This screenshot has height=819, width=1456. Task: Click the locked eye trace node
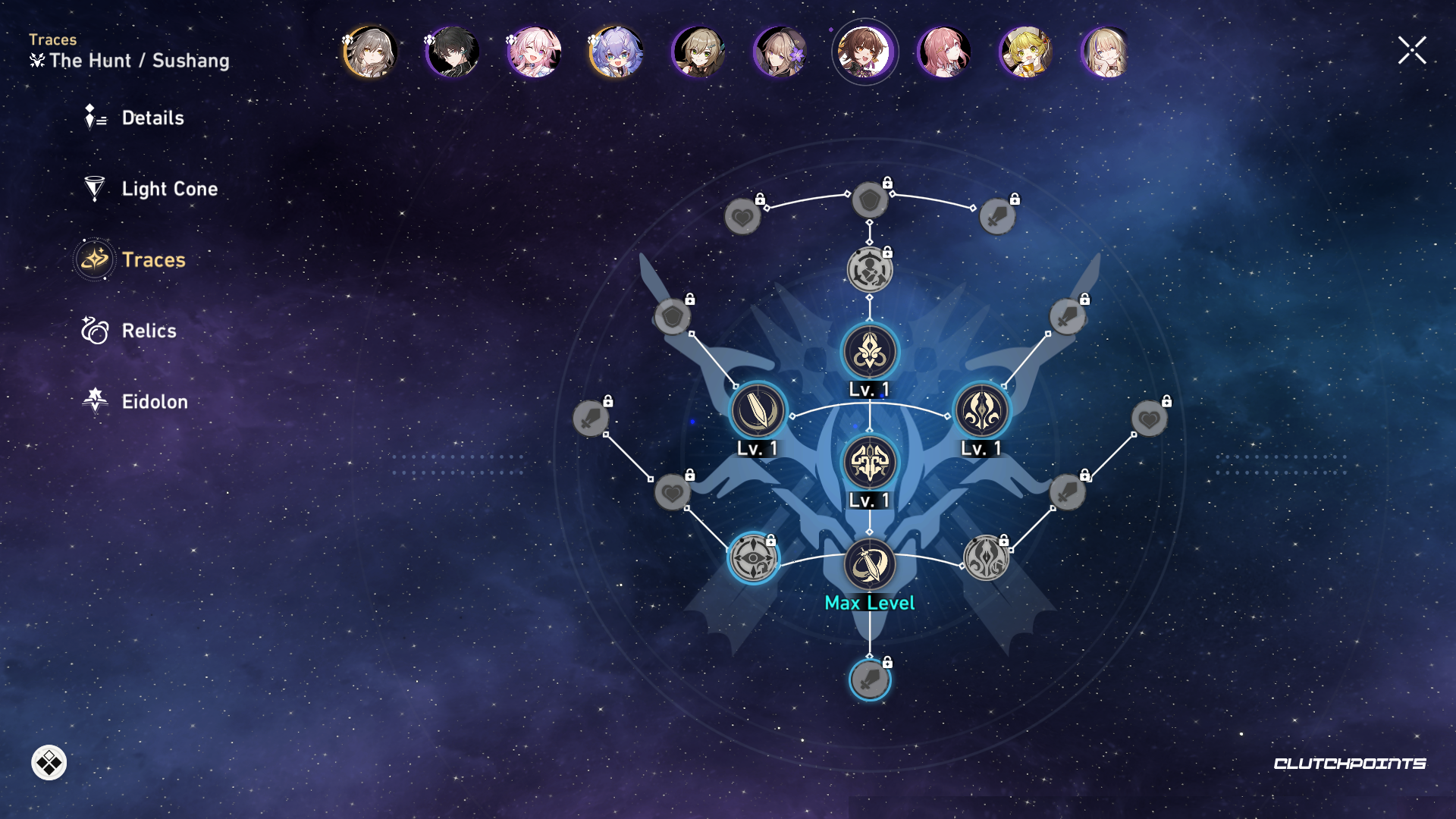tap(753, 558)
